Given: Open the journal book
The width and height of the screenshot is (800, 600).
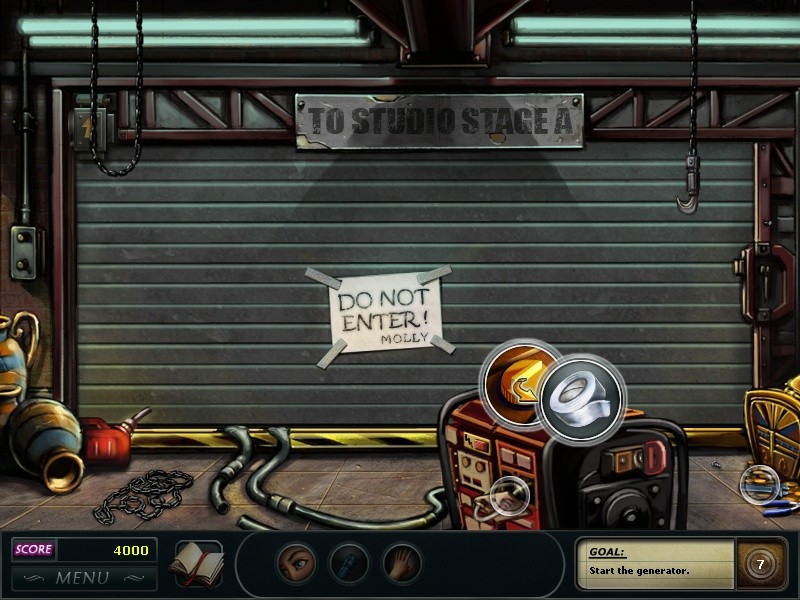Looking at the screenshot, I should pyautogui.click(x=196, y=564).
